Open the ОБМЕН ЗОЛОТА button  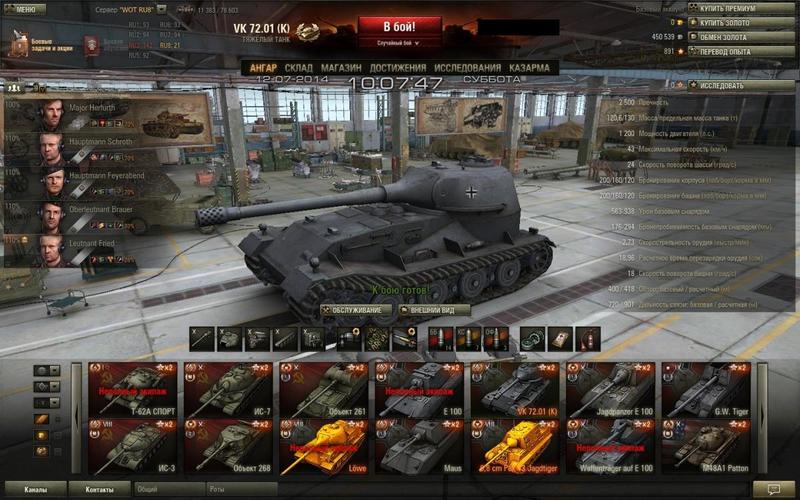735,36
